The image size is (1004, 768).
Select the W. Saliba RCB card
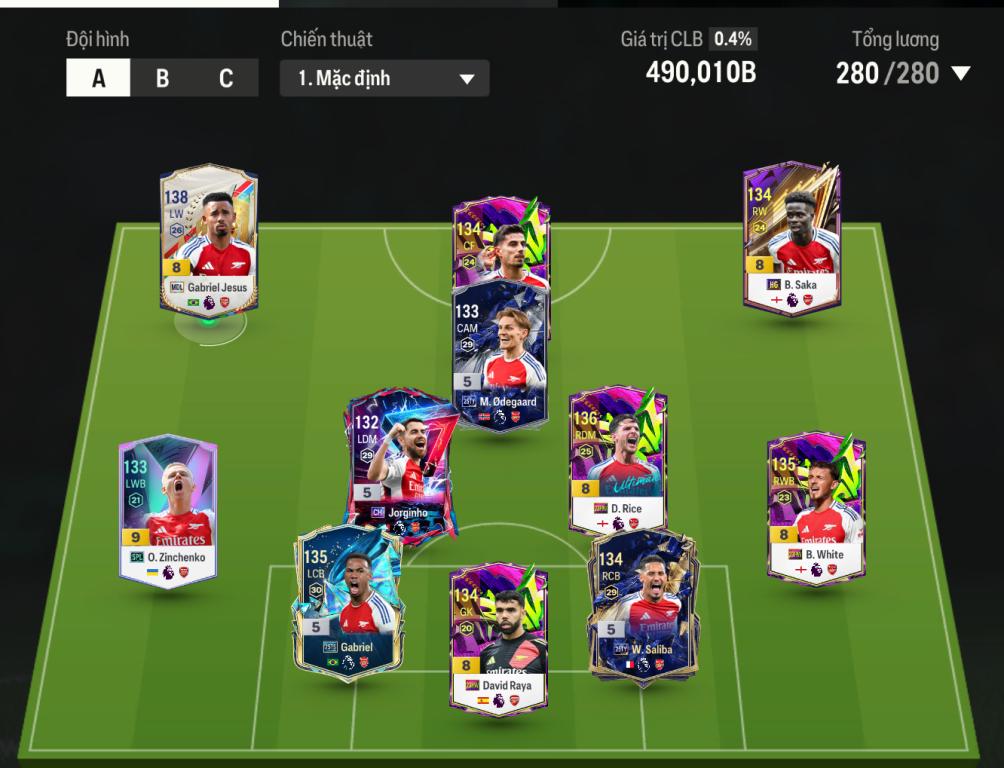[x=642, y=603]
